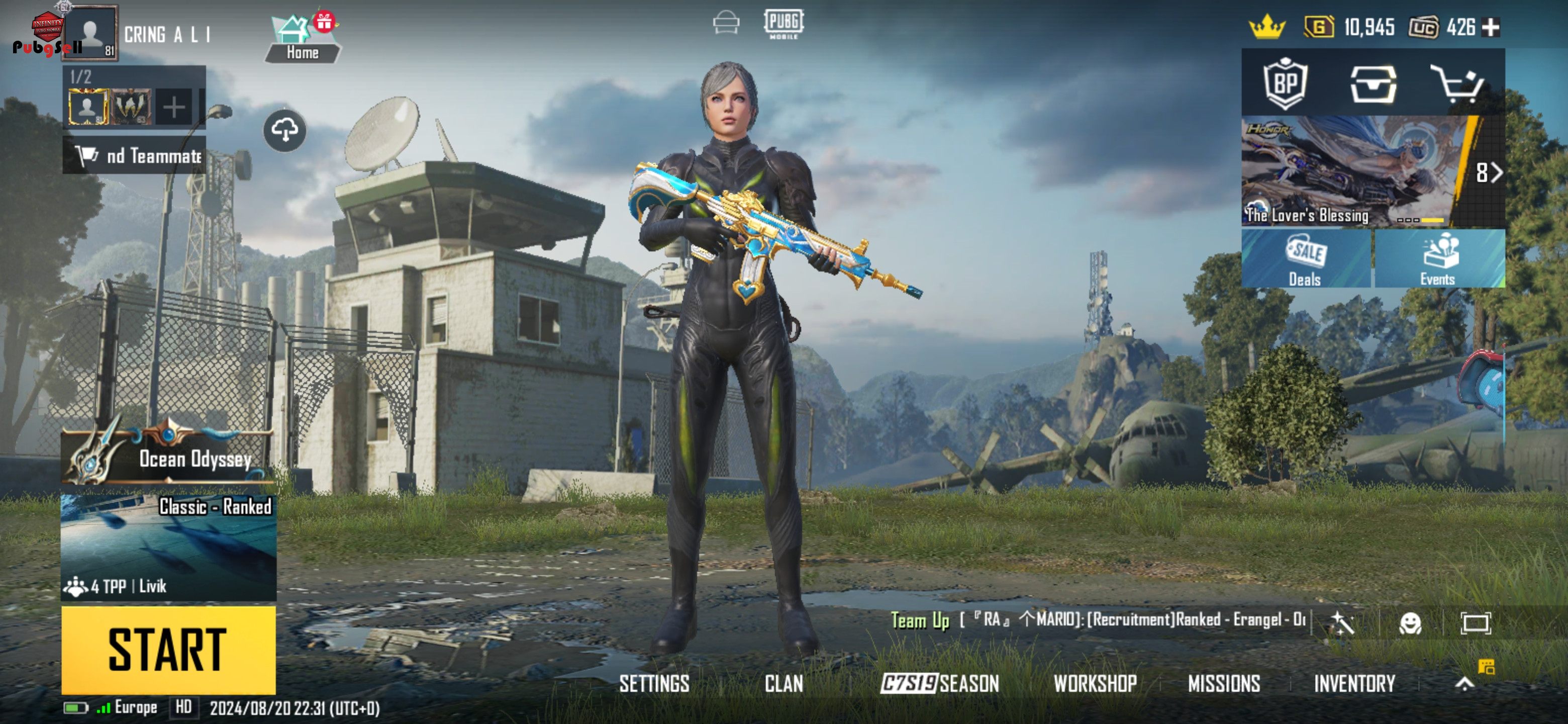
Task: Invite a teammate with the plus slot
Action: [x=174, y=107]
